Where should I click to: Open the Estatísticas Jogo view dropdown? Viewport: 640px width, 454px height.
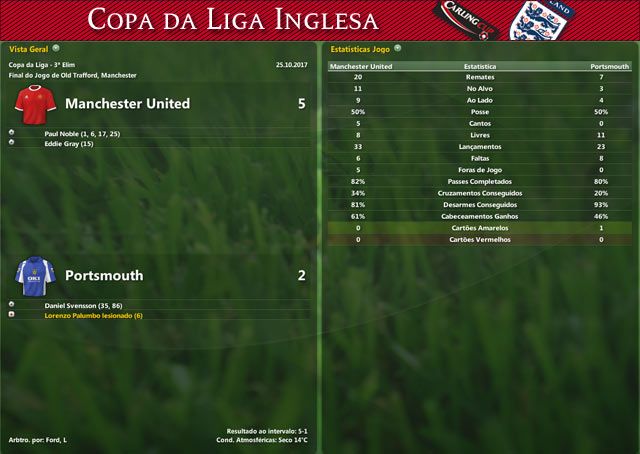[397, 47]
